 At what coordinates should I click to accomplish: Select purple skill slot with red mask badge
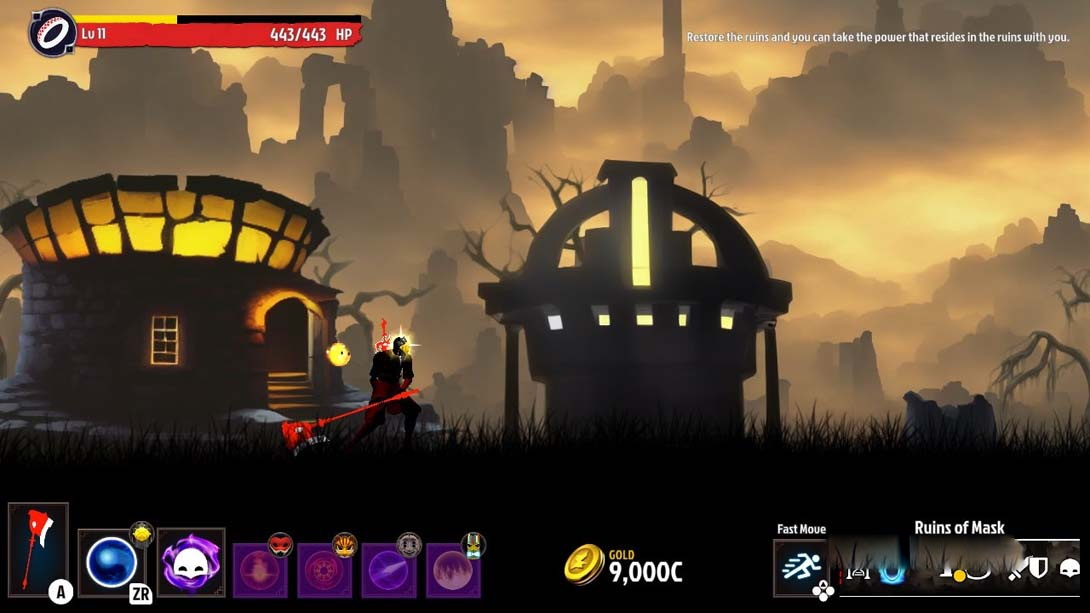(x=265, y=570)
